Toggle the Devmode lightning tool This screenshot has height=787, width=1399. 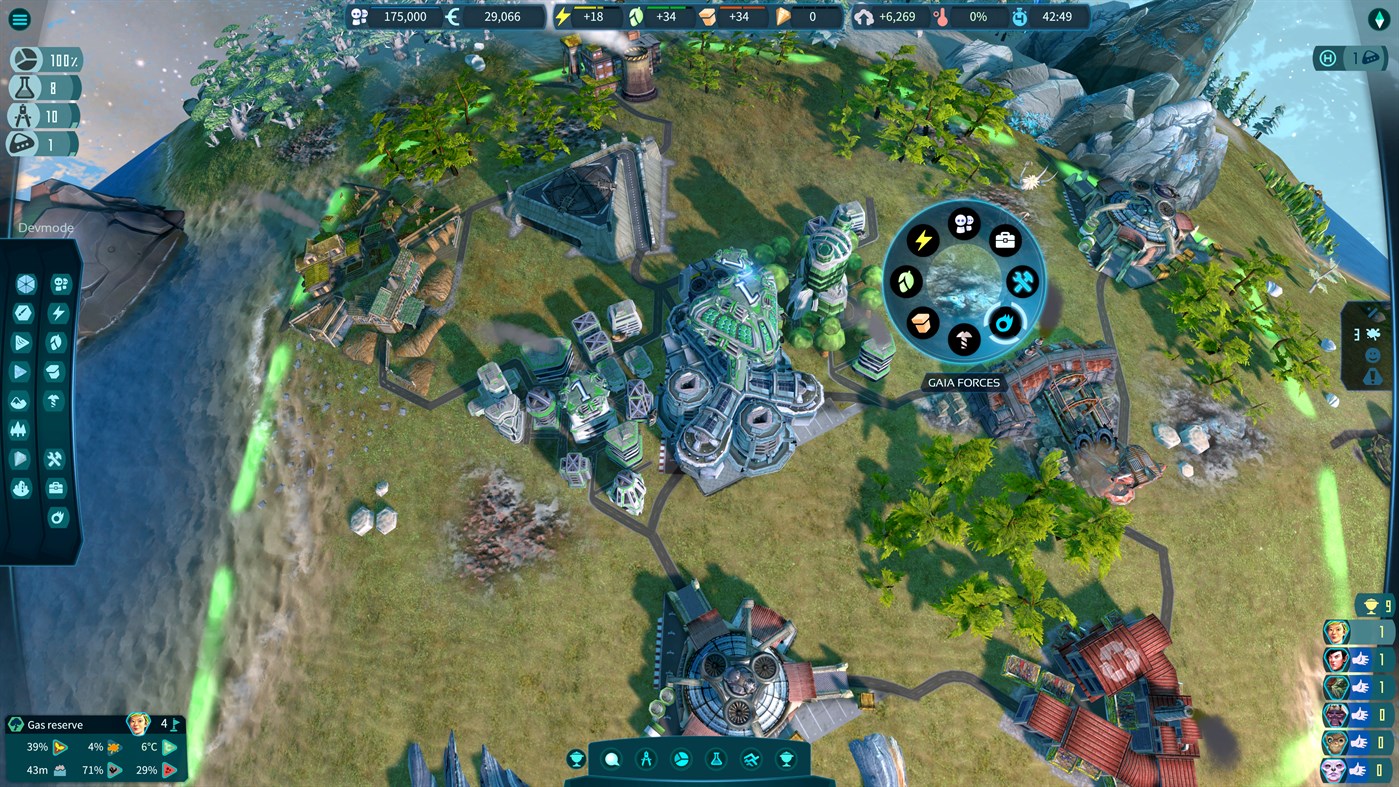[x=59, y=312]
